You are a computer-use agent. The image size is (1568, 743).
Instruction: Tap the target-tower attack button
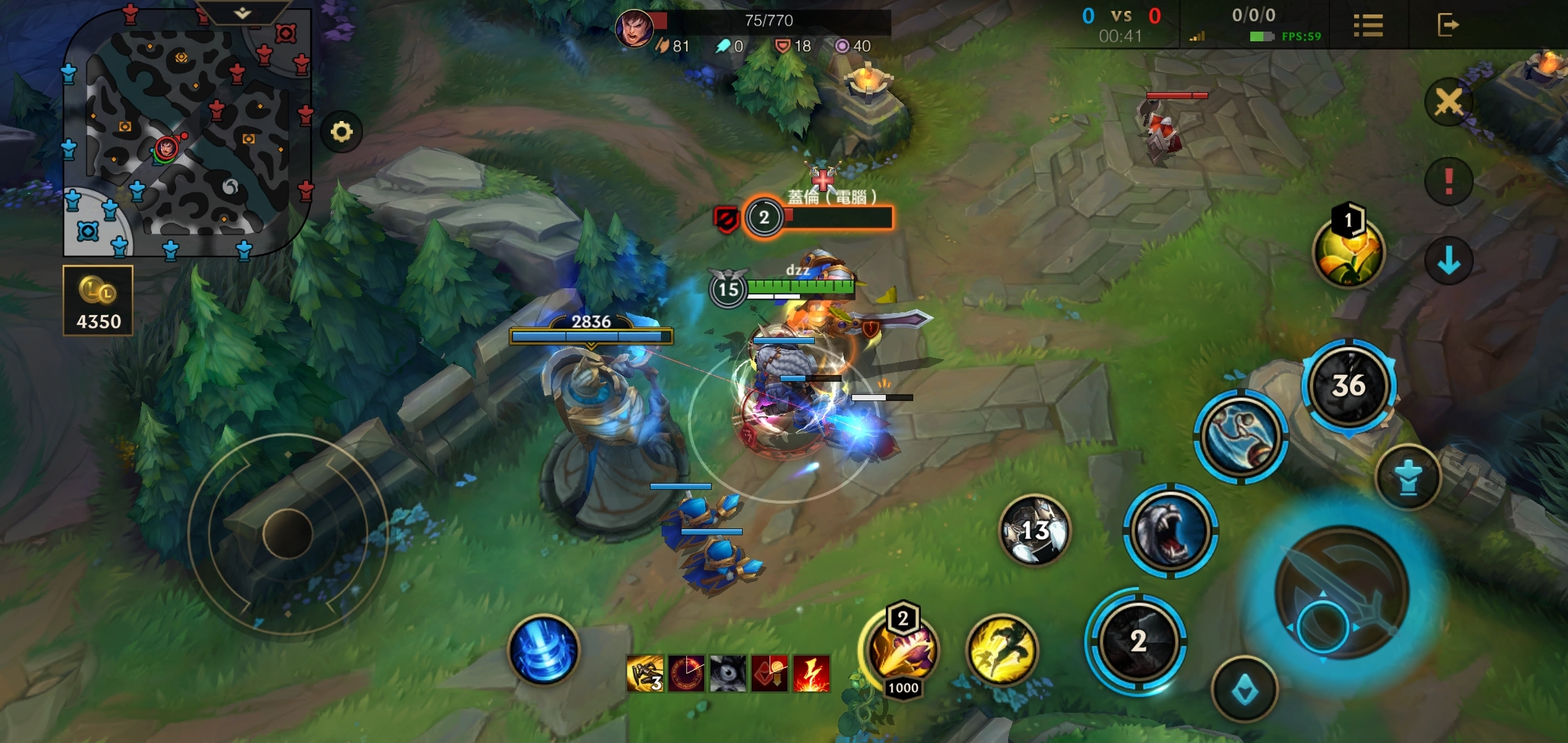click(1408, 477)
